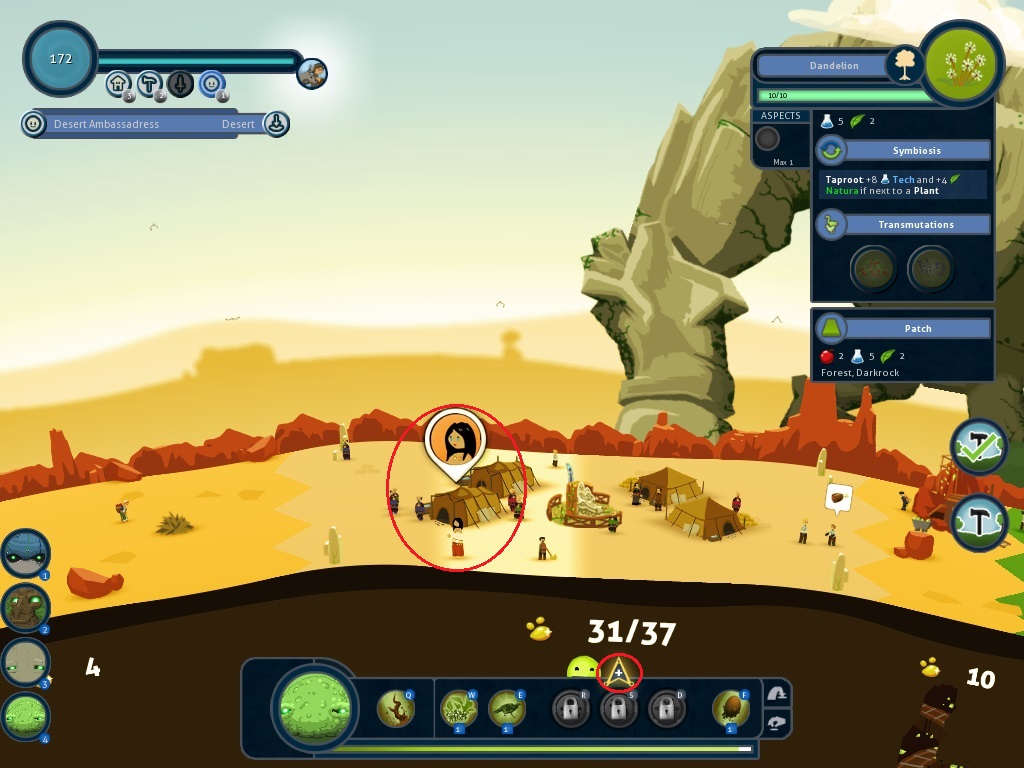Image resolution: width=1024 pixels, height=768 pixels.
Task: Click the download arrow next to Desert
Action: [x=276, y=124]
